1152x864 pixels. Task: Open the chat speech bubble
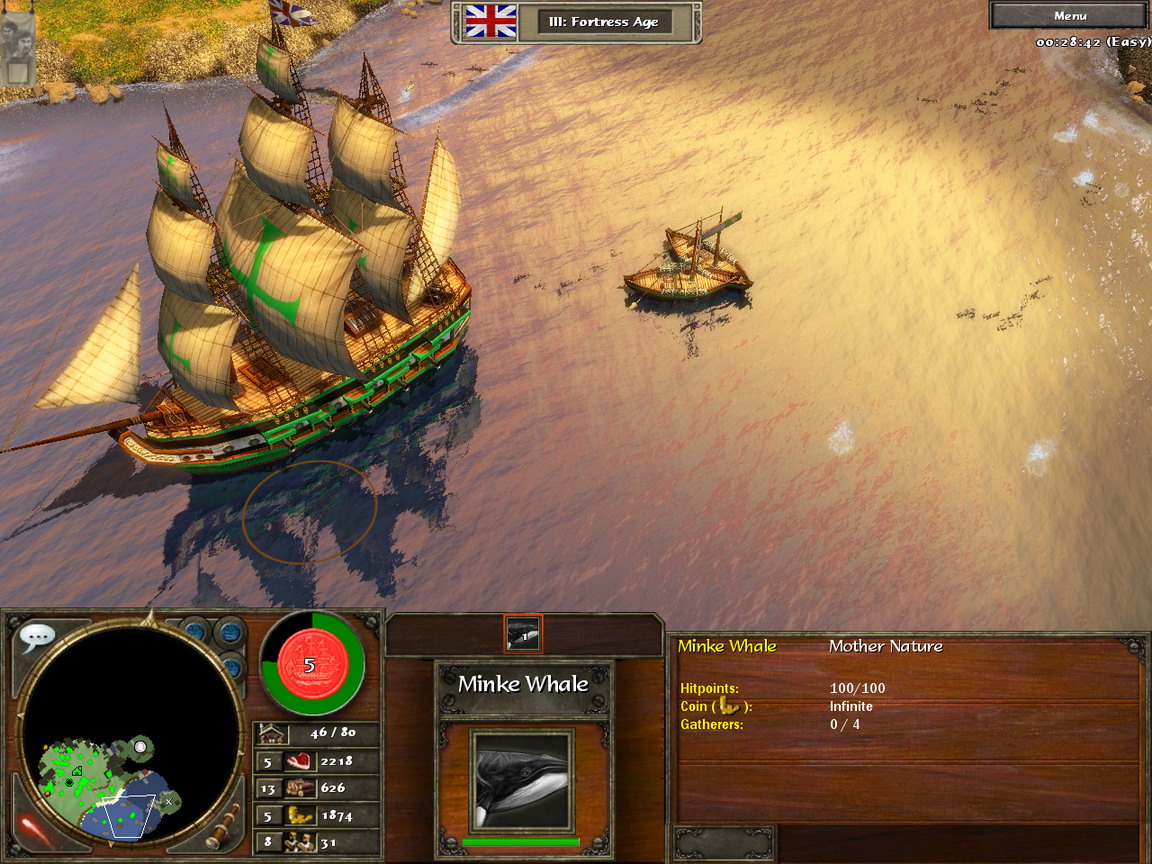coord(37,636)
